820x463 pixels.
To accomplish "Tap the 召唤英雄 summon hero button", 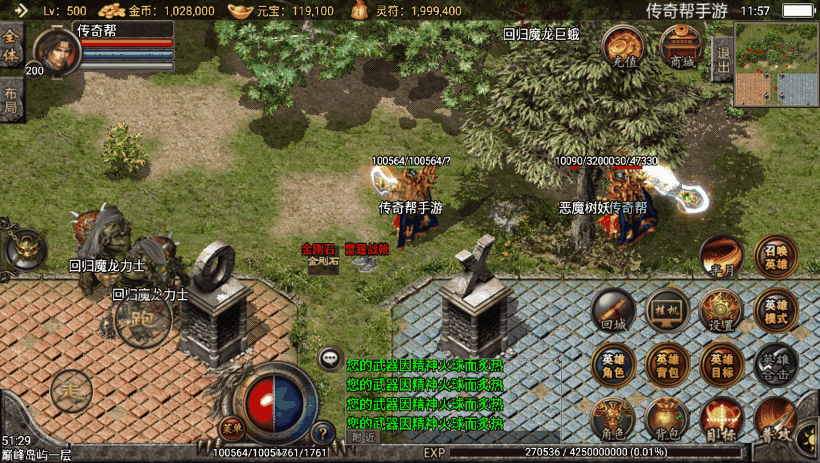I will pyautogui.click(x=776, y=257).
